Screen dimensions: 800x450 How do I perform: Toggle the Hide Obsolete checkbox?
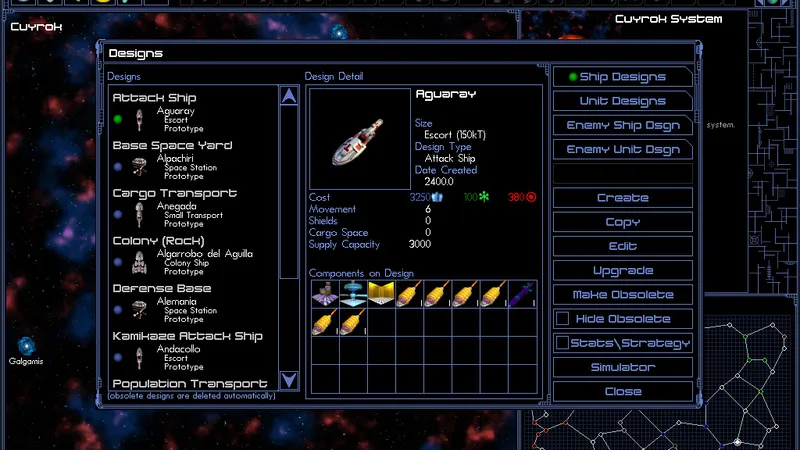(563, 319)
